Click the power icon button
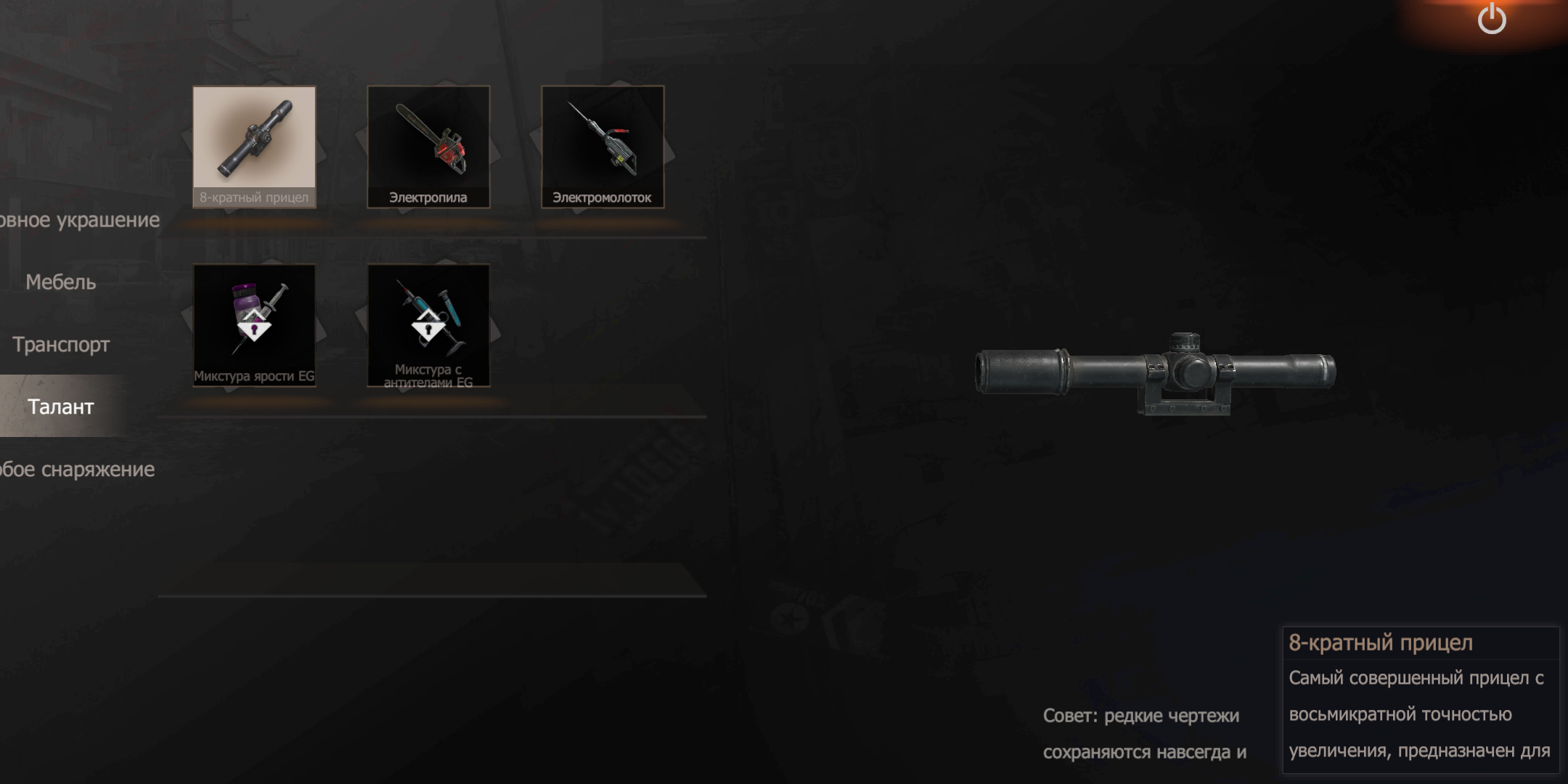The width and height of the screenshot is (1568, 784). point(1492,19)
